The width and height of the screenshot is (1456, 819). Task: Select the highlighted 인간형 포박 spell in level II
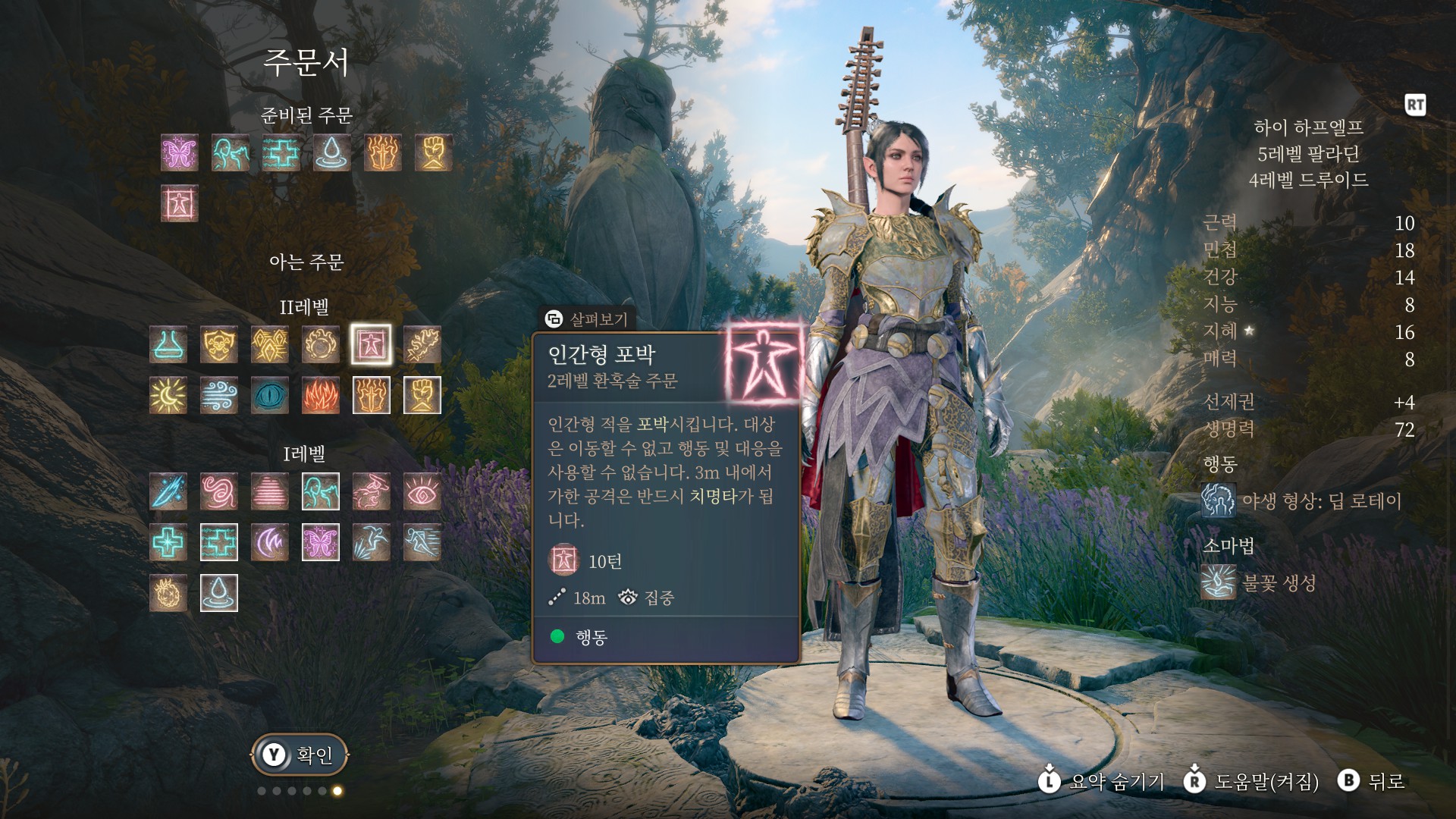[x=372, y=344]
